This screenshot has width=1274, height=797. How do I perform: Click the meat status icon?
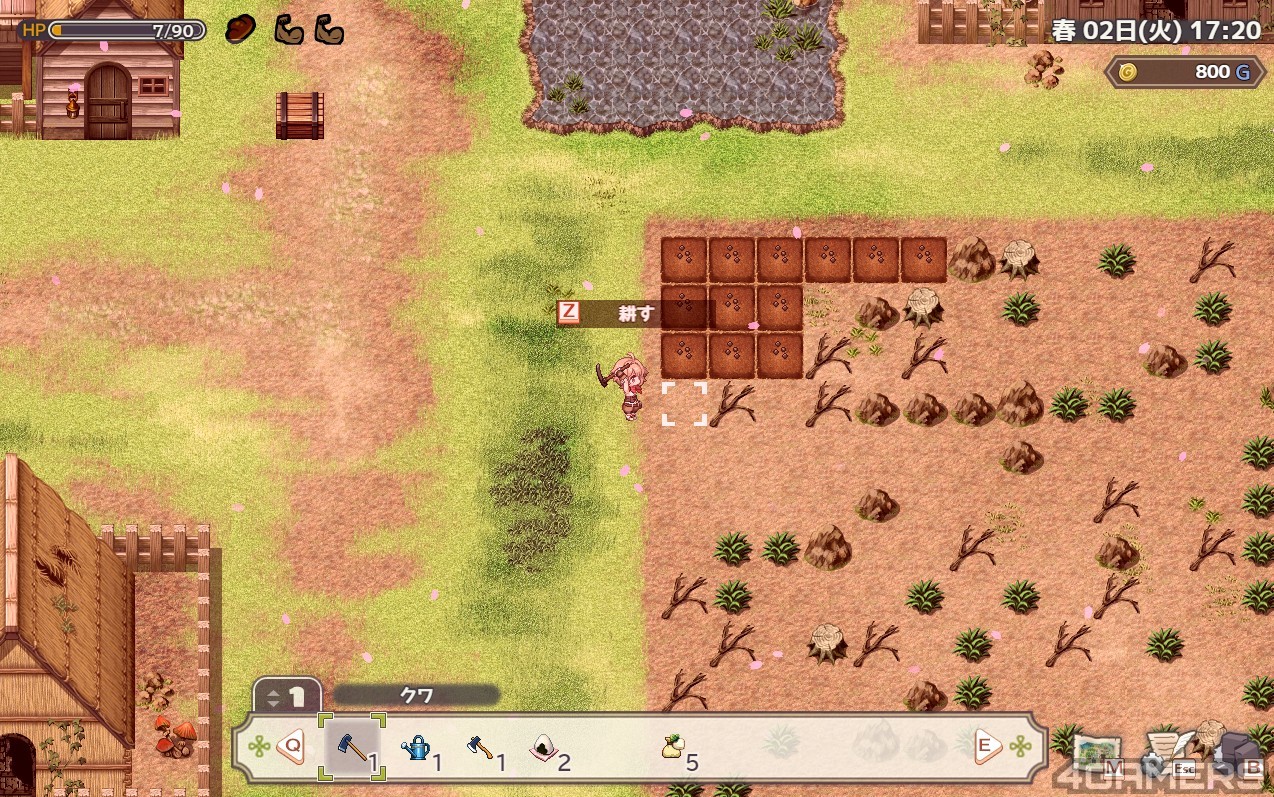[240, 29]
